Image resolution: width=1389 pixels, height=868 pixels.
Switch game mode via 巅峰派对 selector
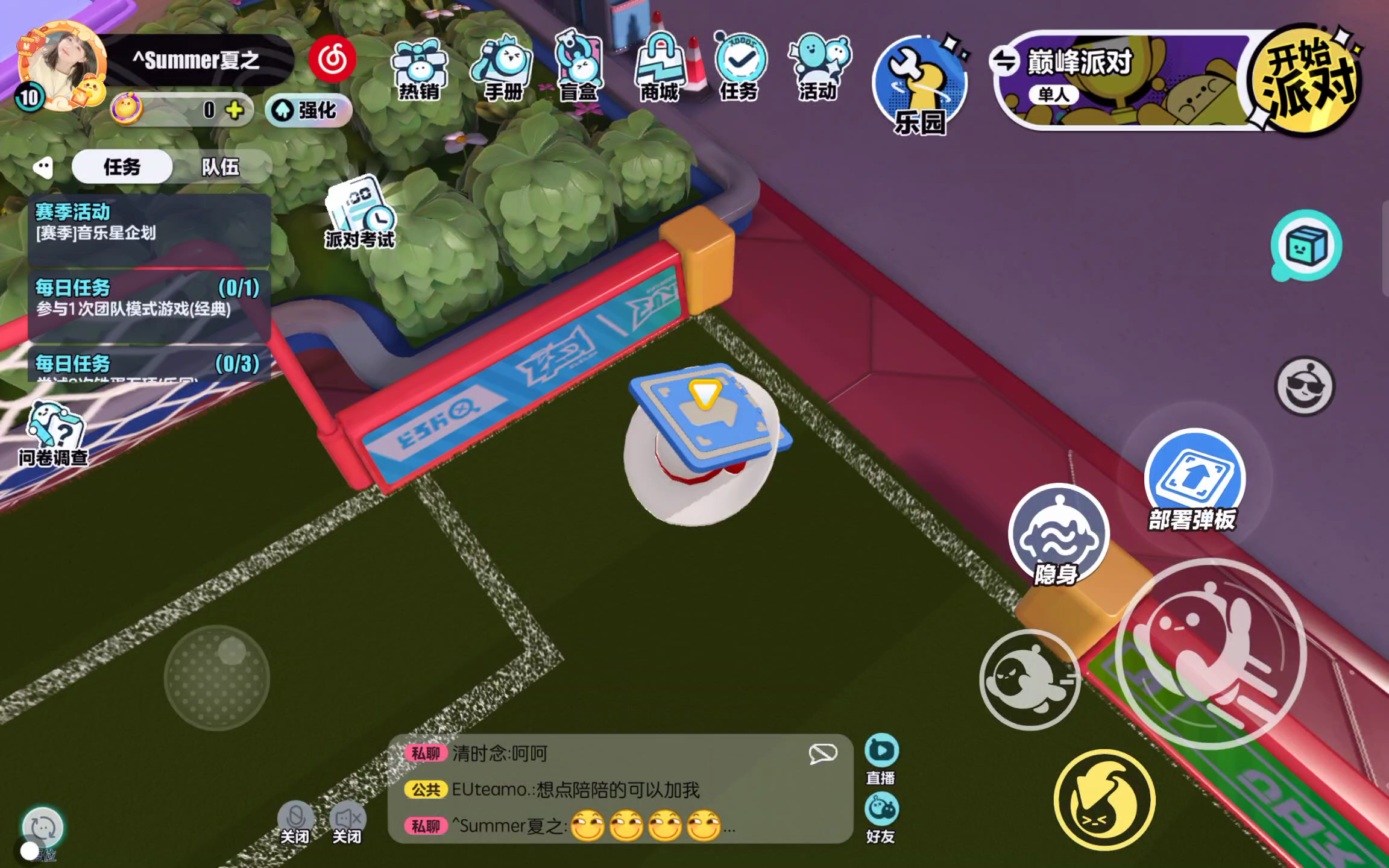[x=1005, y=61]
